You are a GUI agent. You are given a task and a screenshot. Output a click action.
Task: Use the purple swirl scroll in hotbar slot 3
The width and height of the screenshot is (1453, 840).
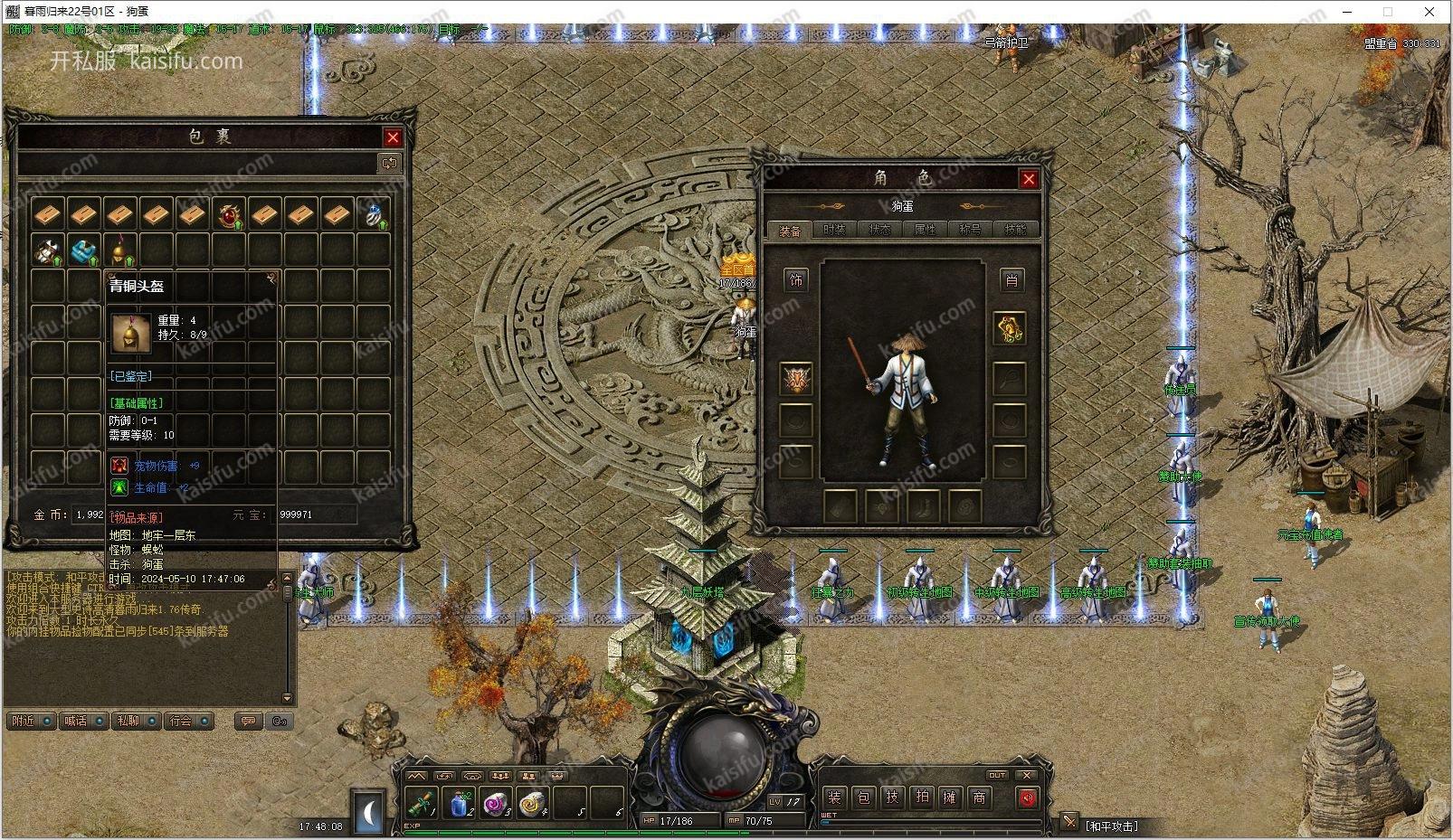pyautogui.click(x=496, y=802)
